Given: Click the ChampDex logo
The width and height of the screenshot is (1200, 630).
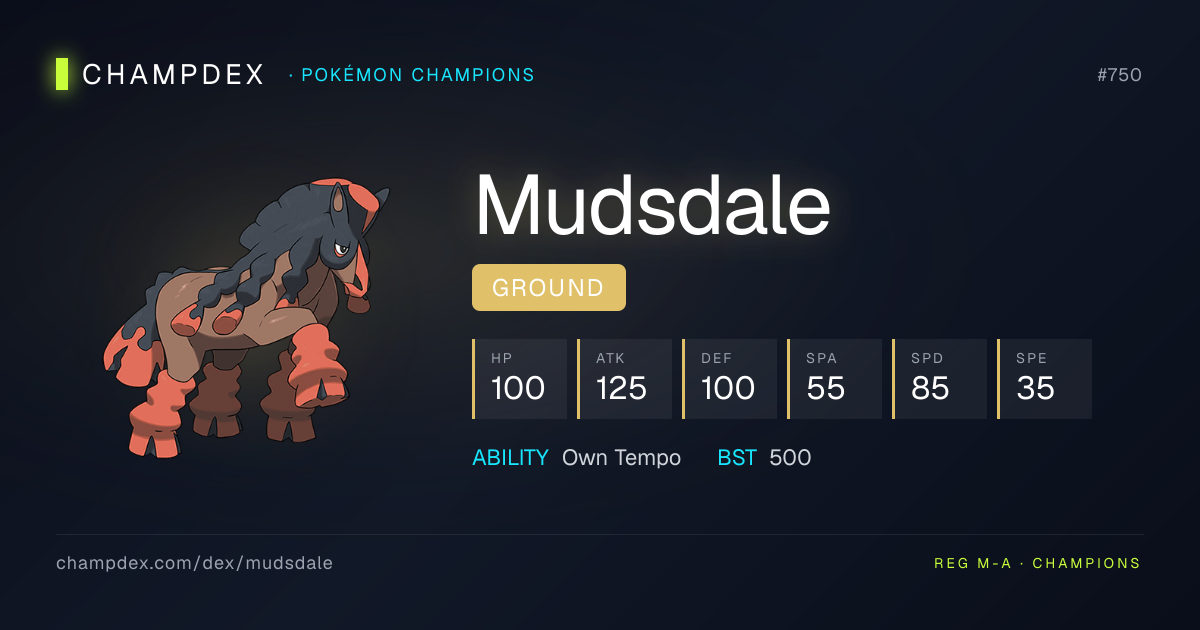Looking at the screenshot, I should (160, 75).
